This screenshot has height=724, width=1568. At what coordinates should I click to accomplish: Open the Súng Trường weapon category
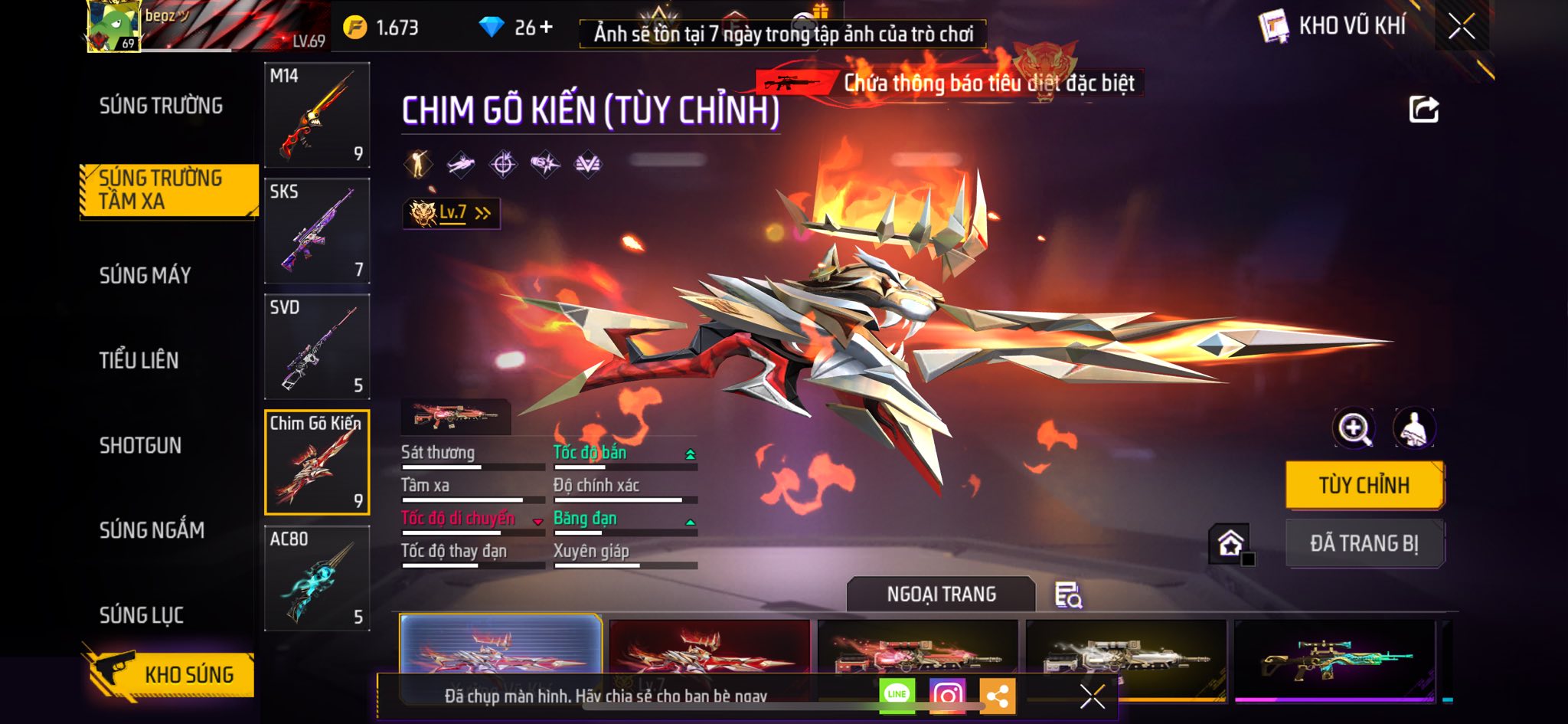coord(161,106)
